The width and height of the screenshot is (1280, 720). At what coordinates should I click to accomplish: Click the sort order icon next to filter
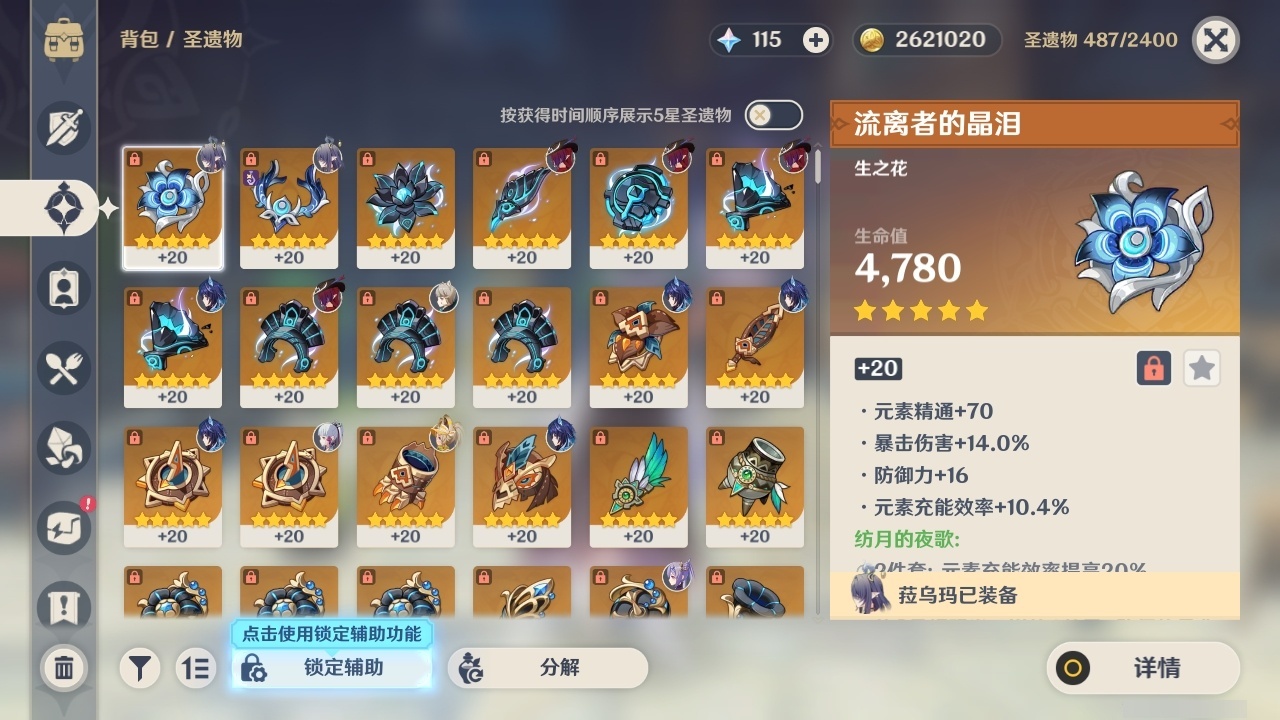coord(196,668)
